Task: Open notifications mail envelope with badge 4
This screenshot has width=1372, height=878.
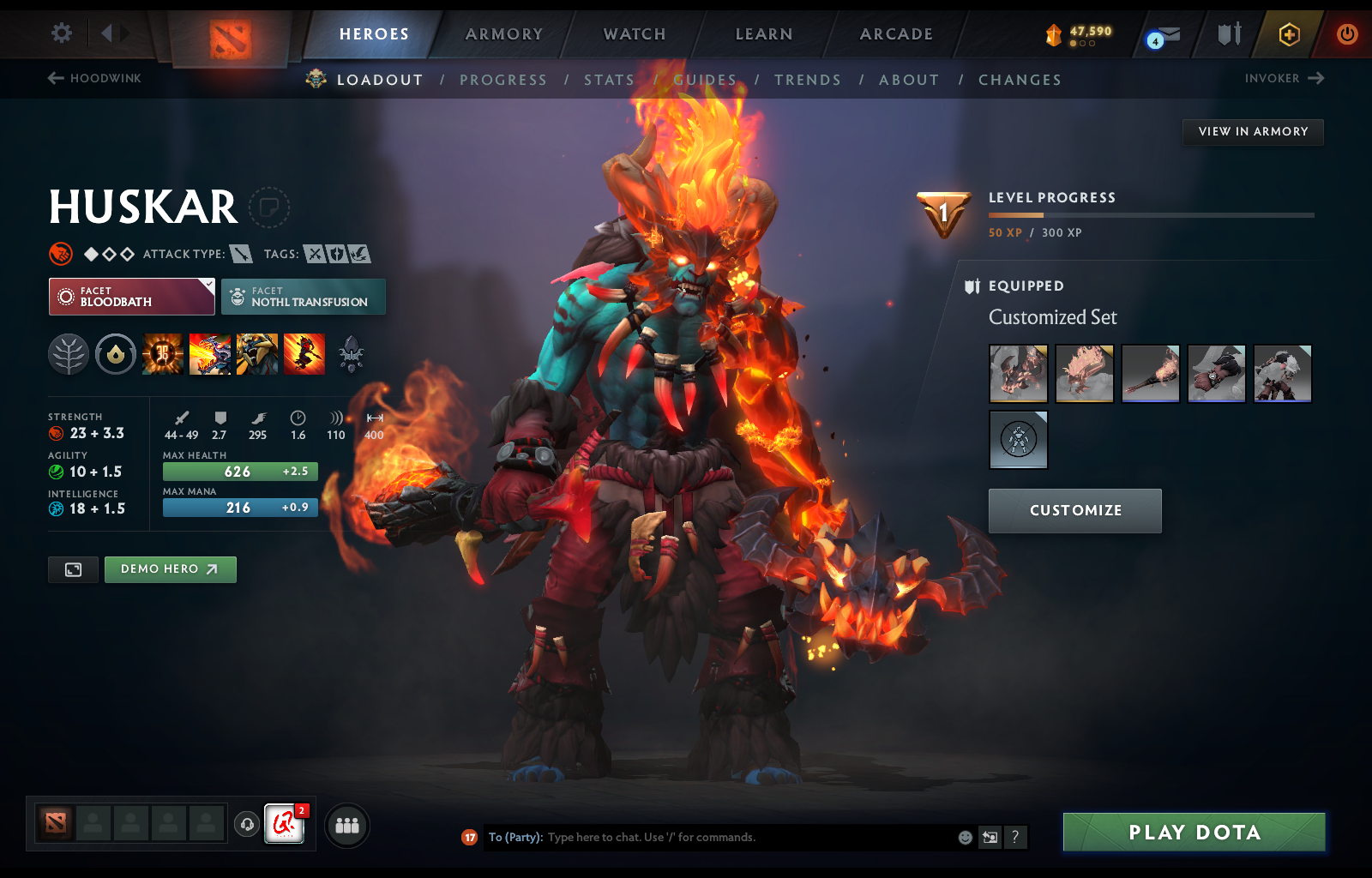Action: (1162, 34)
